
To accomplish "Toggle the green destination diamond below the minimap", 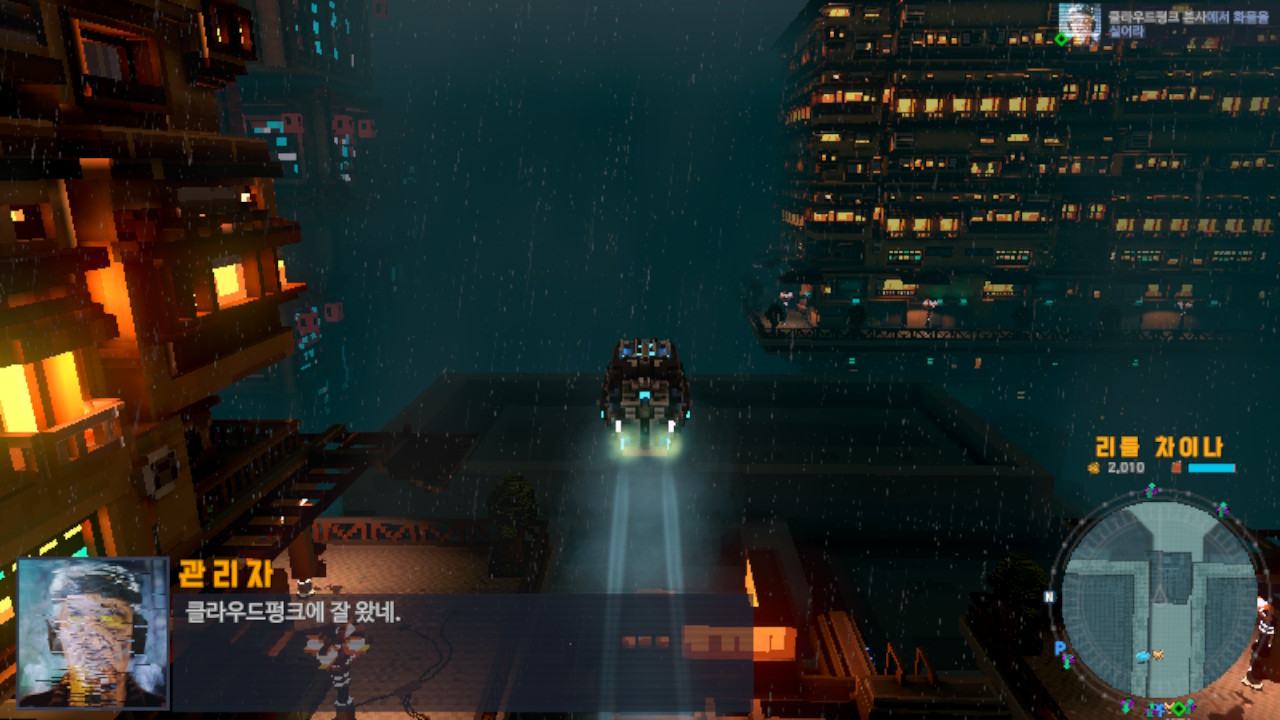I will point(1179,706).
